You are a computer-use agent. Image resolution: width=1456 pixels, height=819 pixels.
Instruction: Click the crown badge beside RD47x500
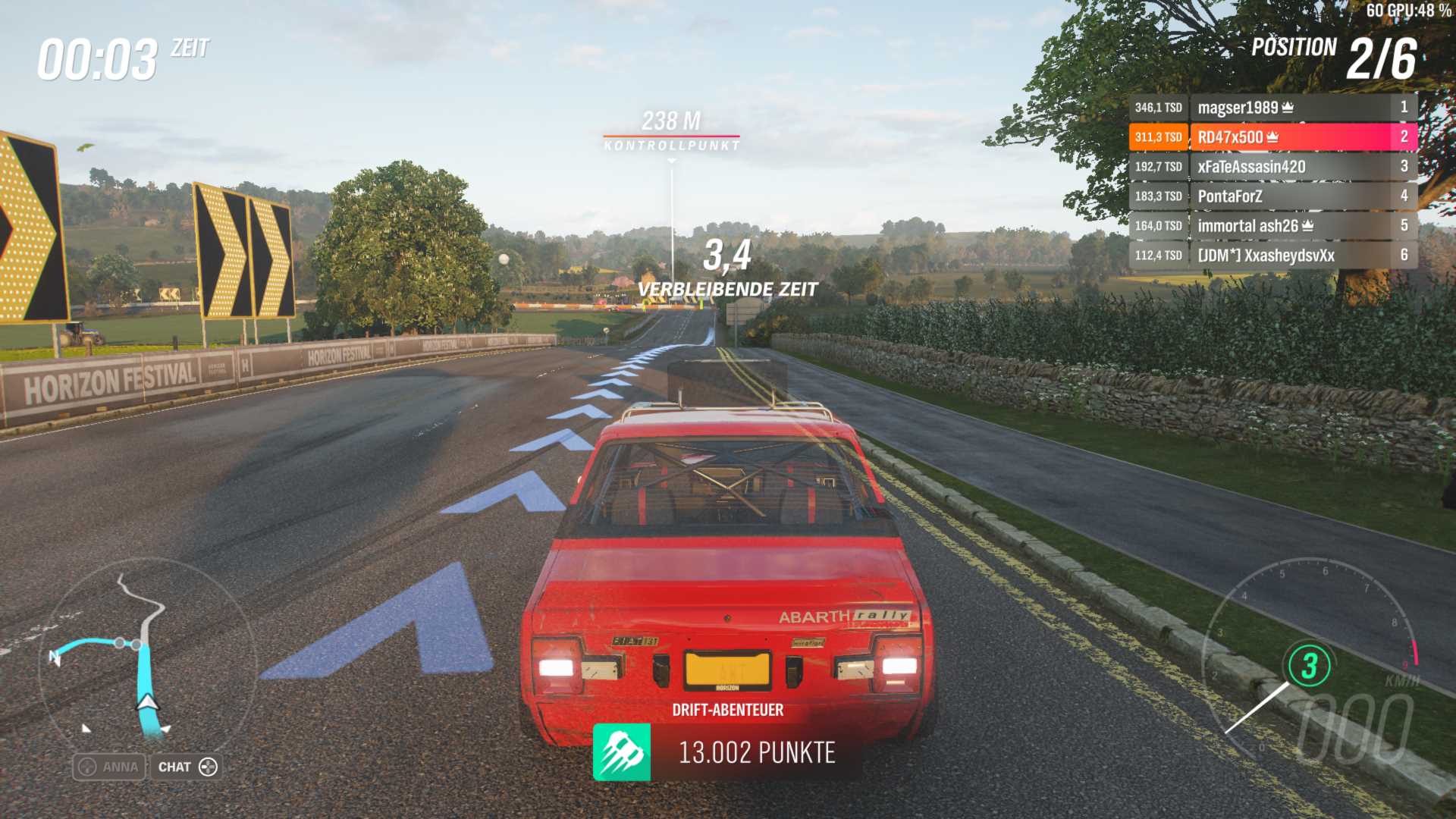tap(1273, 138)
